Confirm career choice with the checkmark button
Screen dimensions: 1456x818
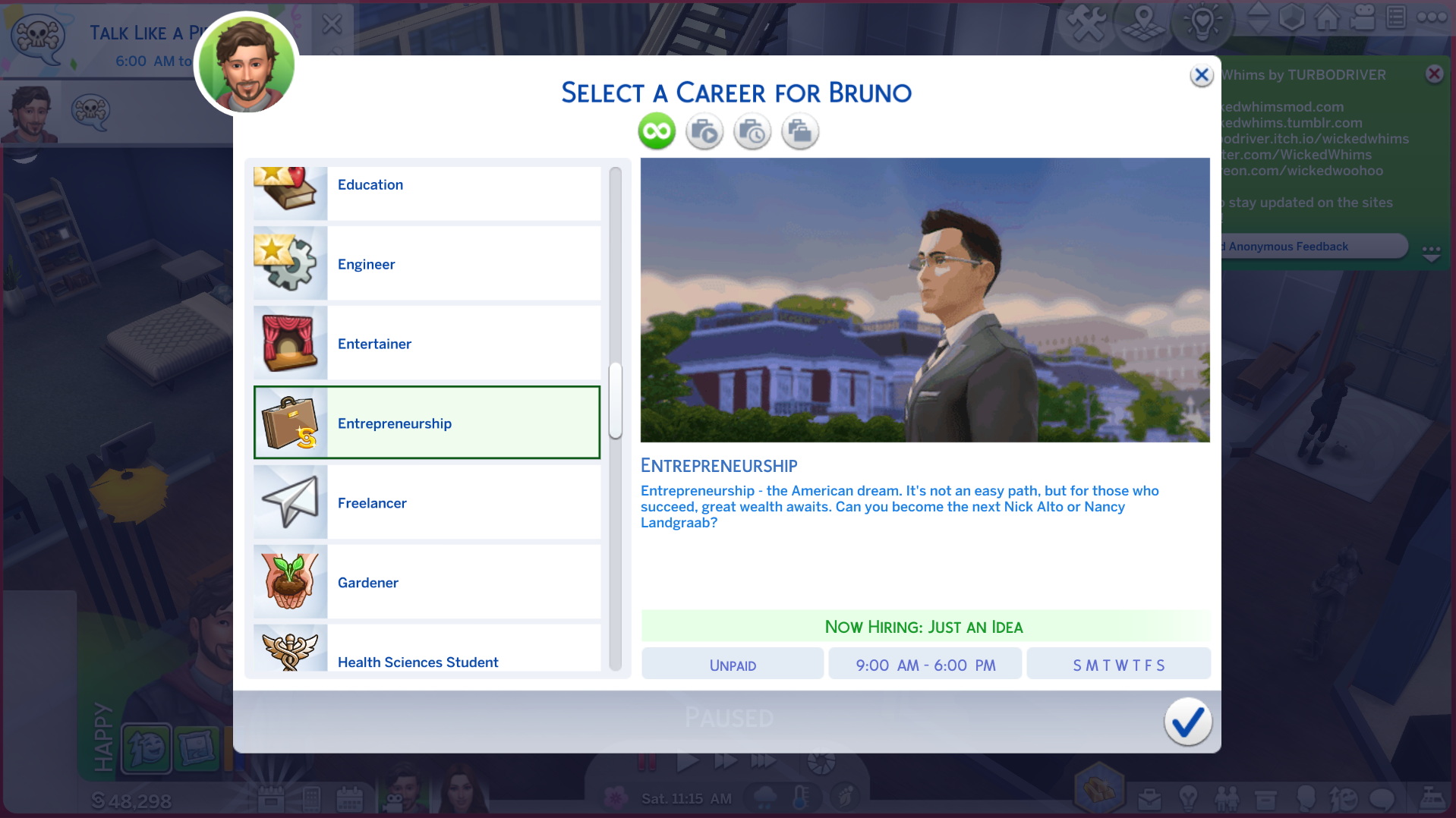point(1187,722)
